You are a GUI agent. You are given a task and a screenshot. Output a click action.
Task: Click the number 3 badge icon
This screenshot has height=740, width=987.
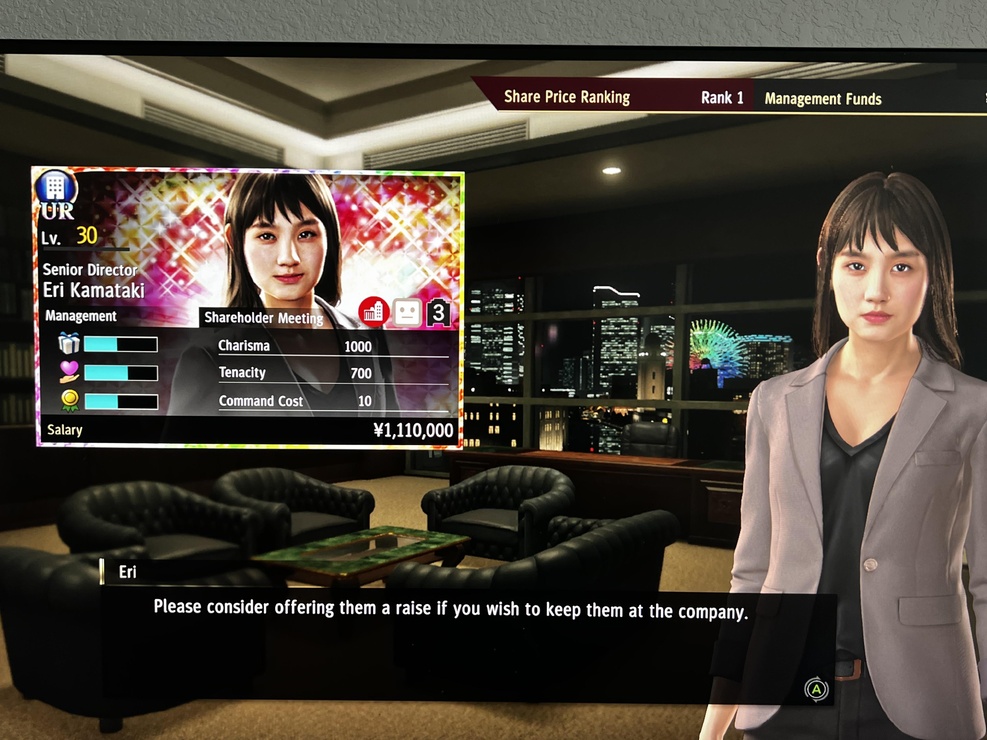tap(438, 313)
